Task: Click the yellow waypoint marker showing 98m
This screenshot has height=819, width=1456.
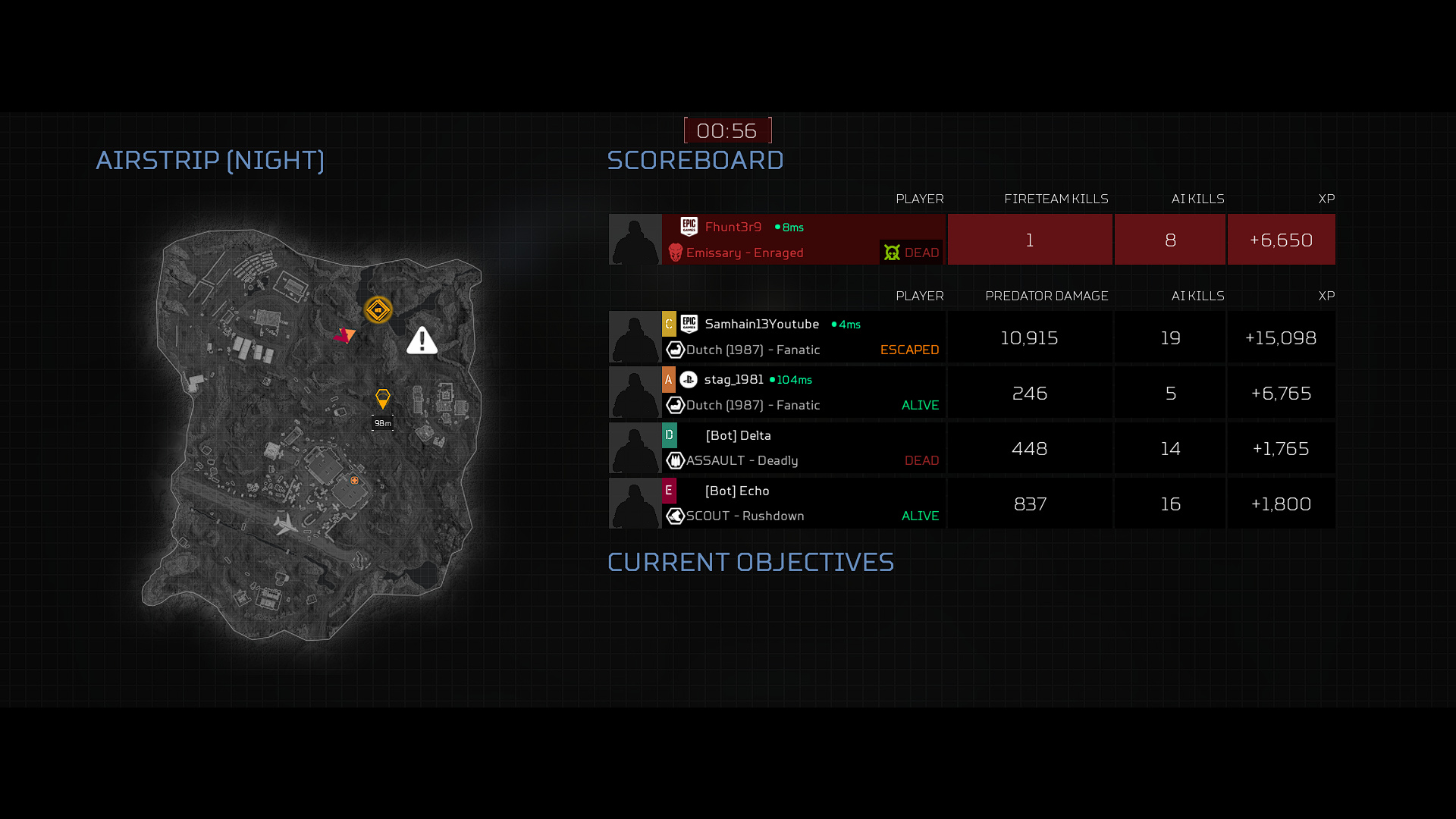Action: pos(383,399)
